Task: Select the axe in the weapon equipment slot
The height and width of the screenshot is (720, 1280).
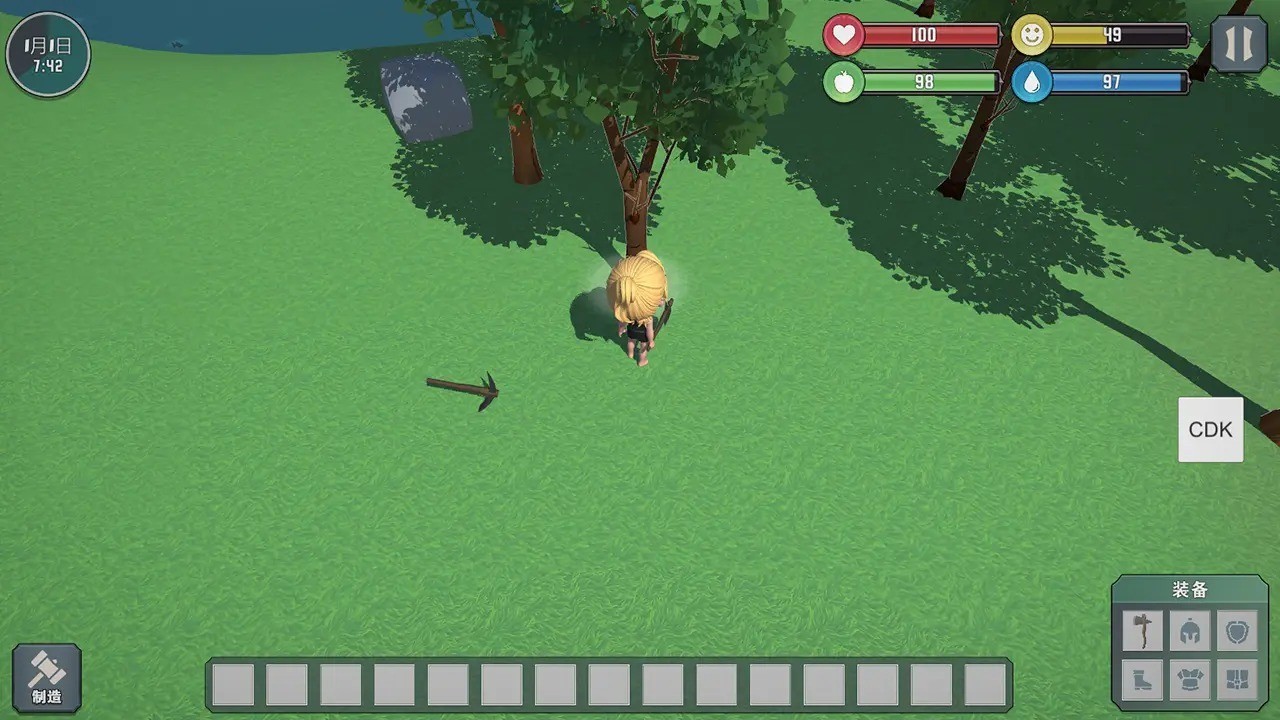Action: pos(1143,630)
